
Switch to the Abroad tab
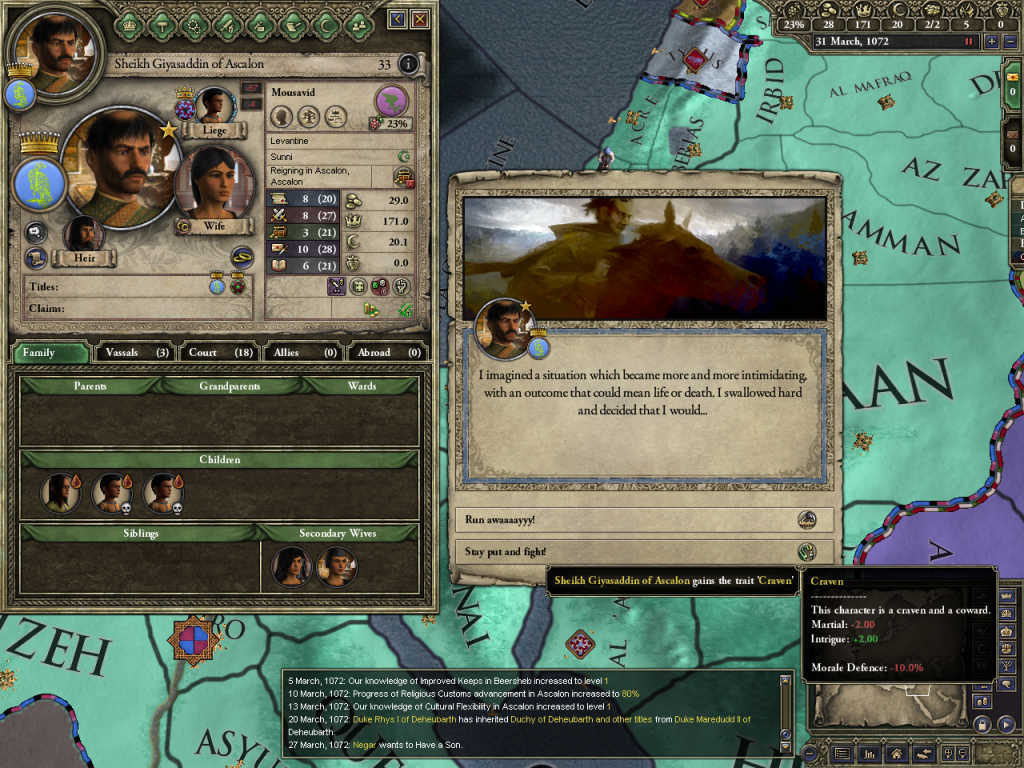[x=386, y=352]
